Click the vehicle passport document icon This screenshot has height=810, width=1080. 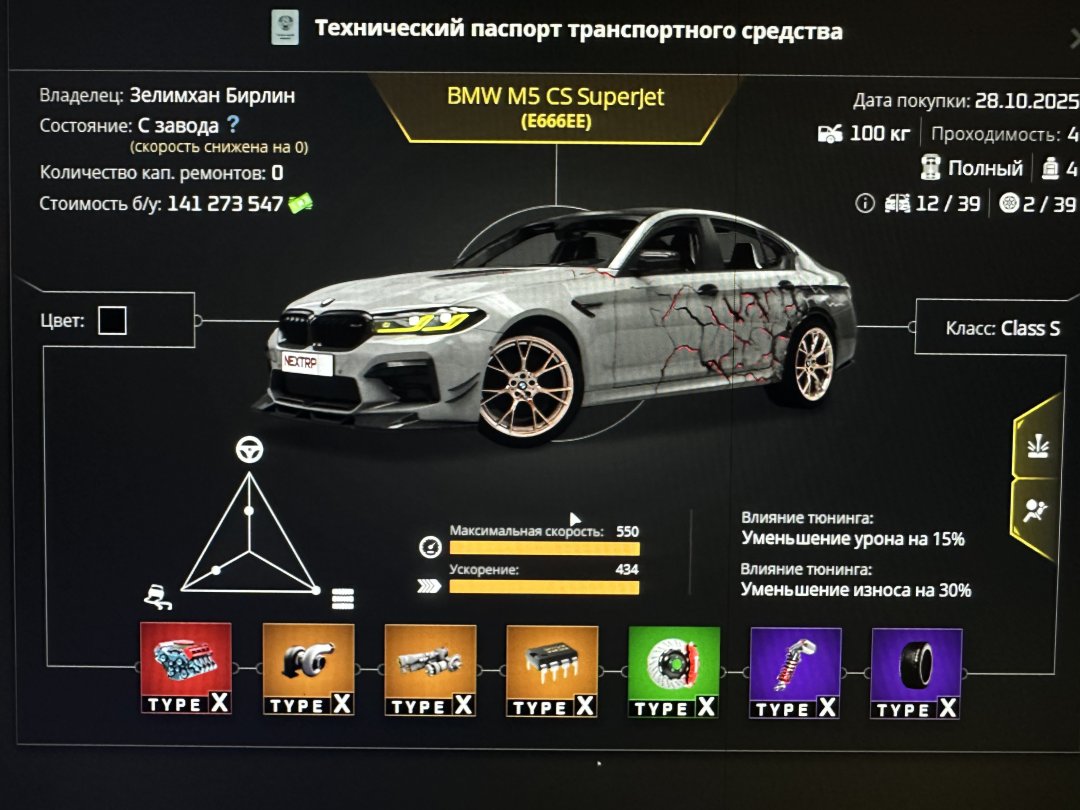(x=285, y=29)
